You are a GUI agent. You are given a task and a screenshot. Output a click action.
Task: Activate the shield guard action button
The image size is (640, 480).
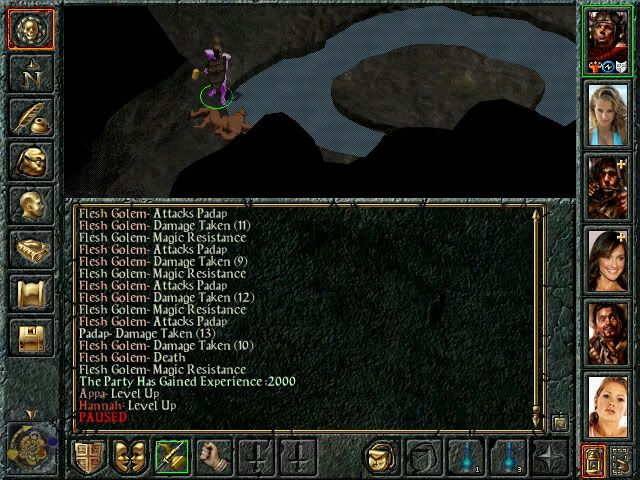coord(88,457)
